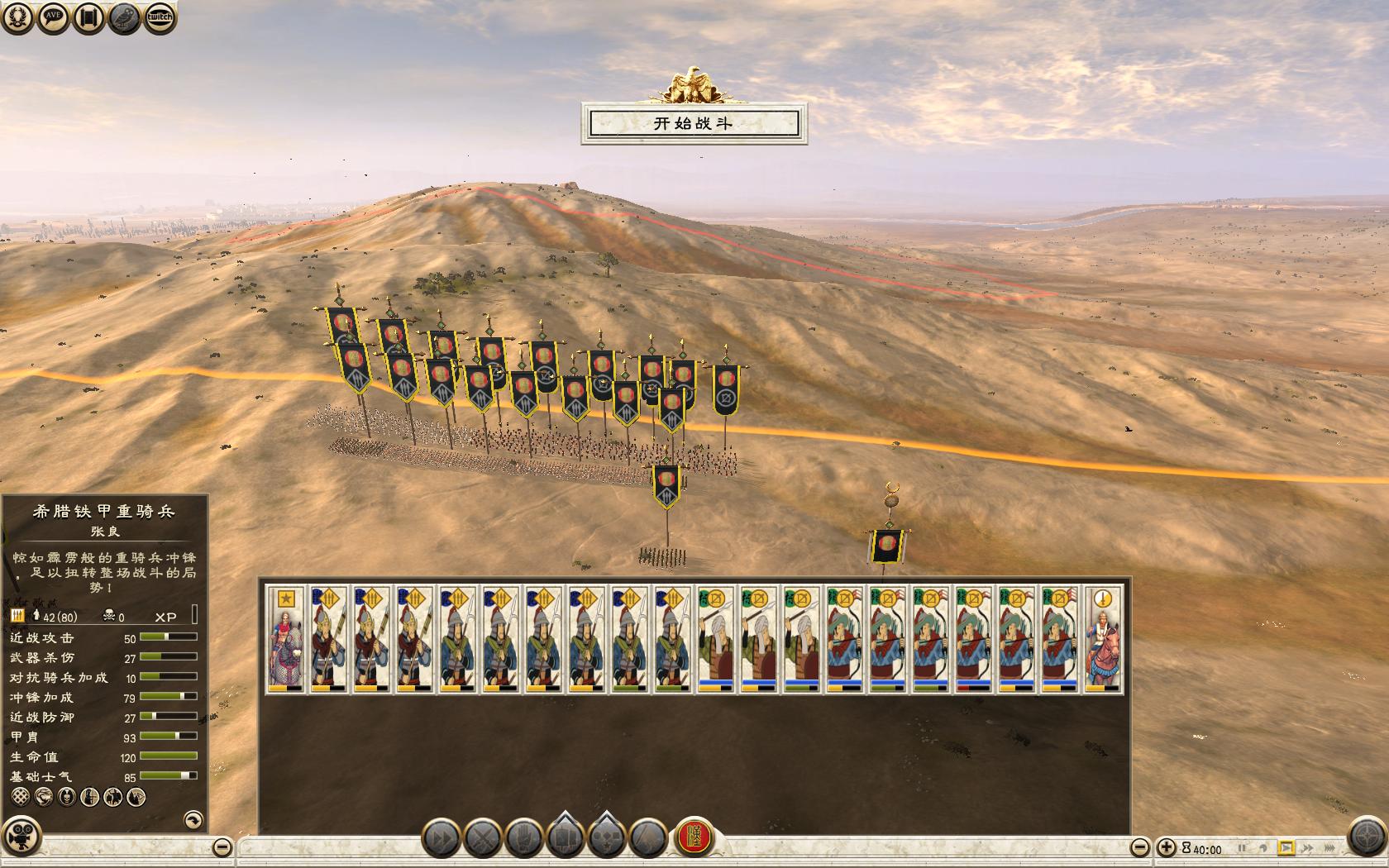The width and height of the screenshot is (1389, 868).
Task: Open the banner group formations button
Action: pos(566,837)
